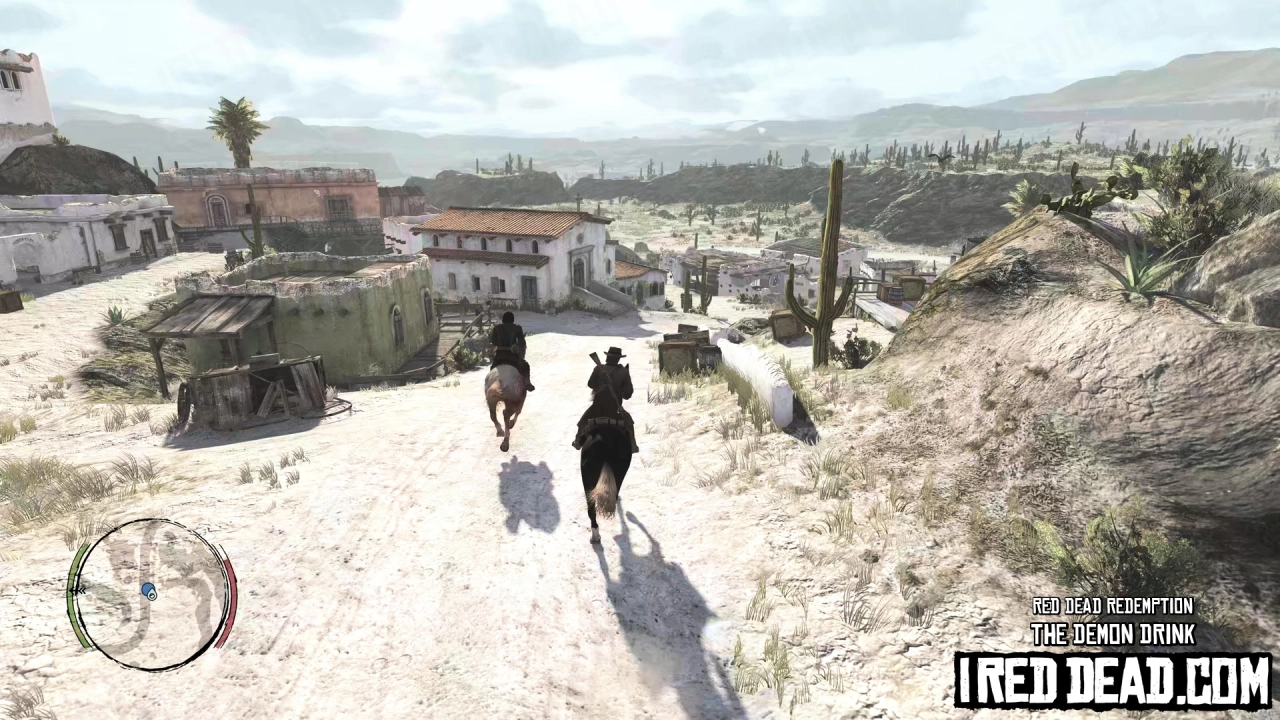
Task: Click the church bell tower cross
Action: pyautogui.click(x=577, y=196)
